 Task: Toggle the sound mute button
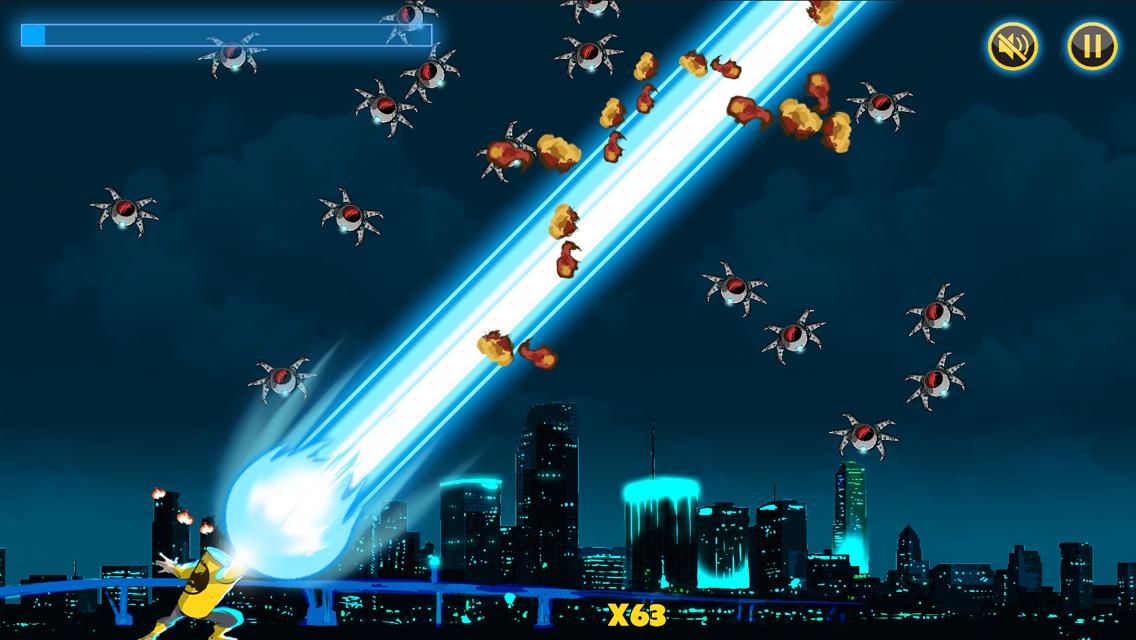1013,45
